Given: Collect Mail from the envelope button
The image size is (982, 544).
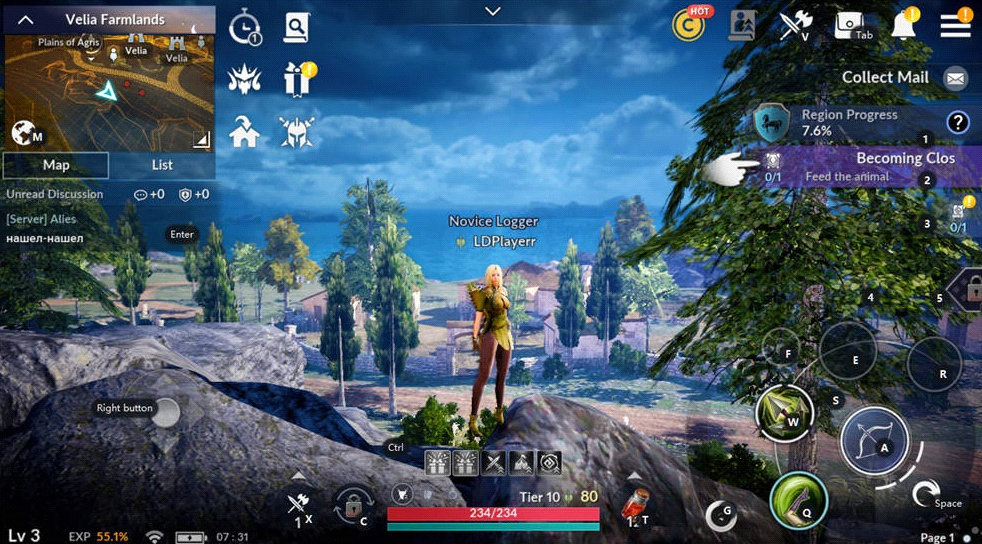Looking at the screenshot, I should point(955,78).
